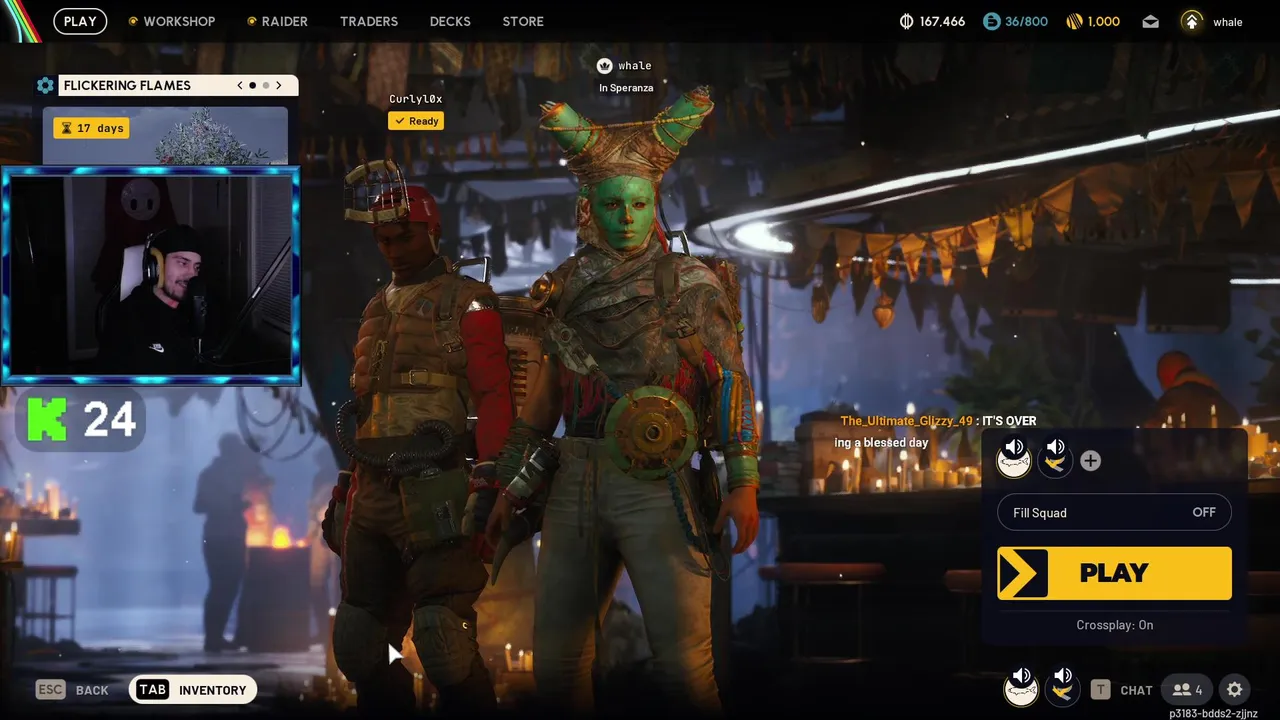Image resolution: width=1280 pixels, height=720 pixels.
Task: Check the Crossplay: On setting
Action: tap(1114, 625)
